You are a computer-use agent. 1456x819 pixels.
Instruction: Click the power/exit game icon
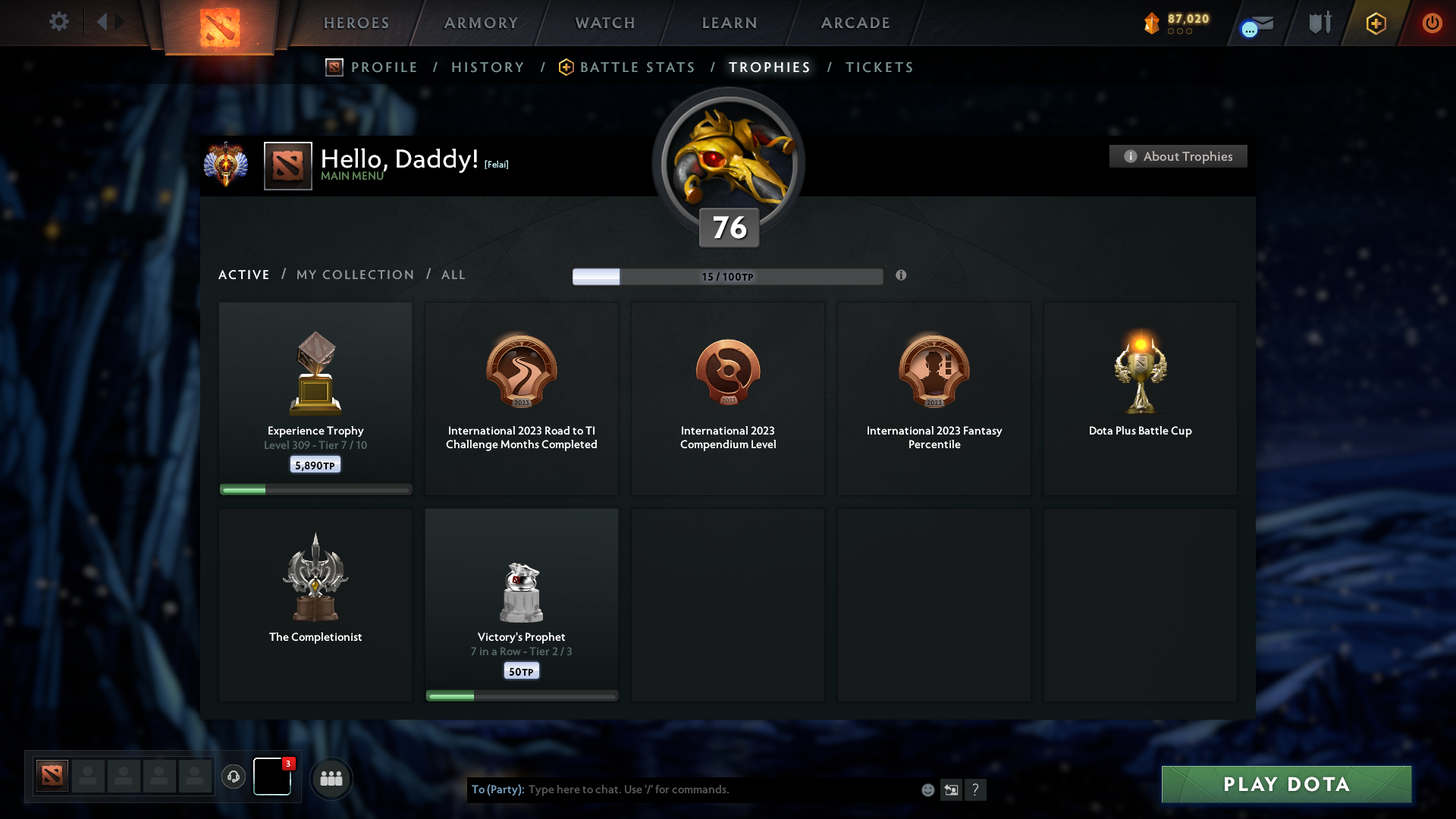[1432, 24]
